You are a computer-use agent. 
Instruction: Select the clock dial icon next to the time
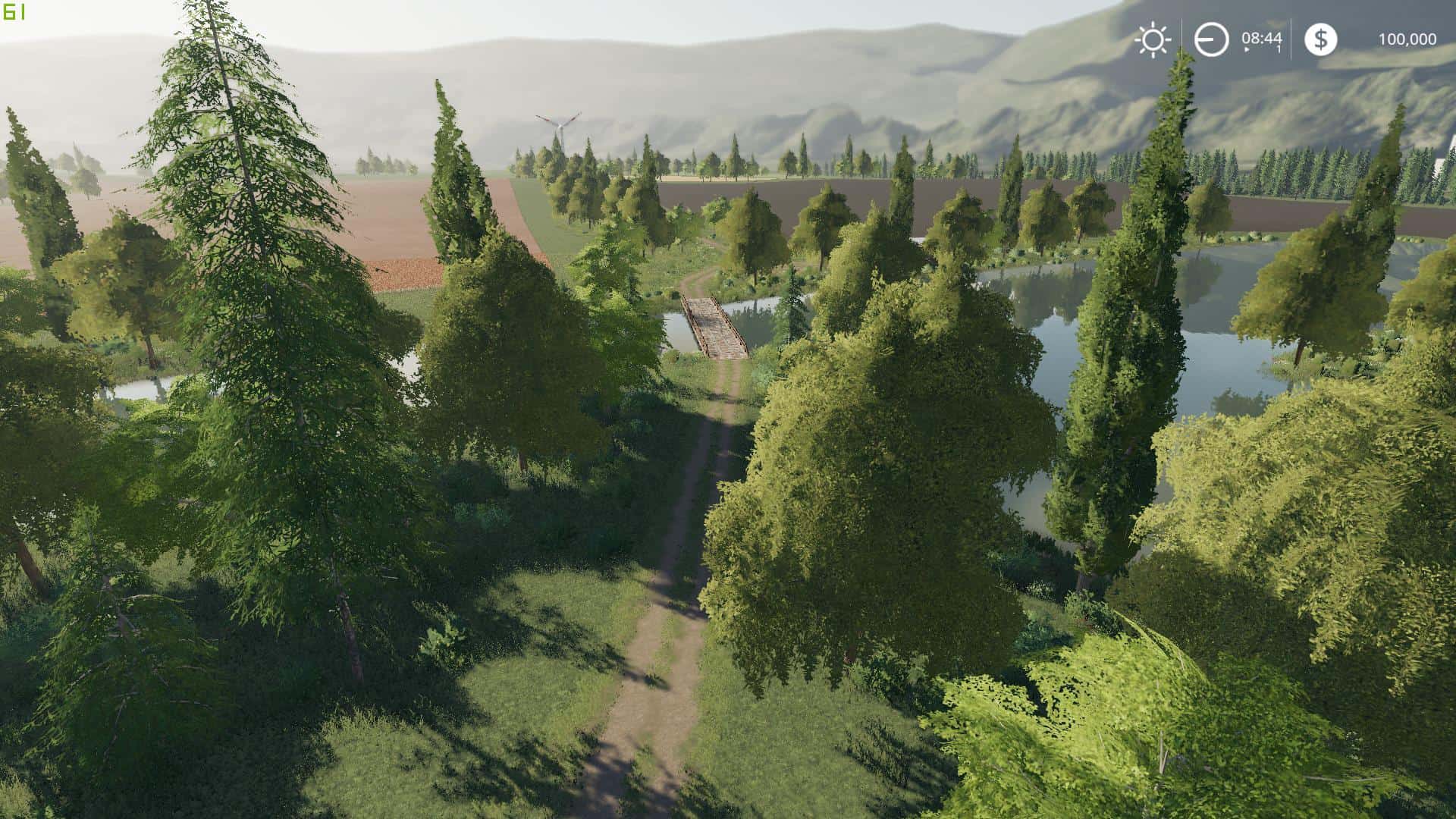click(1211, 39)
